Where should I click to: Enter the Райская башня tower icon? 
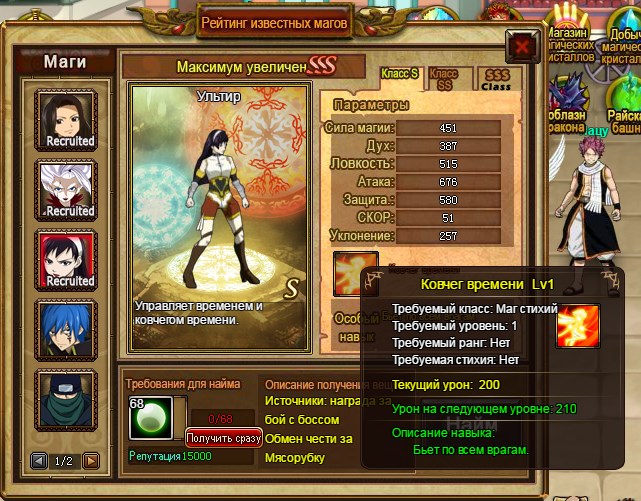pyautogui.click(x=626, y=106)
